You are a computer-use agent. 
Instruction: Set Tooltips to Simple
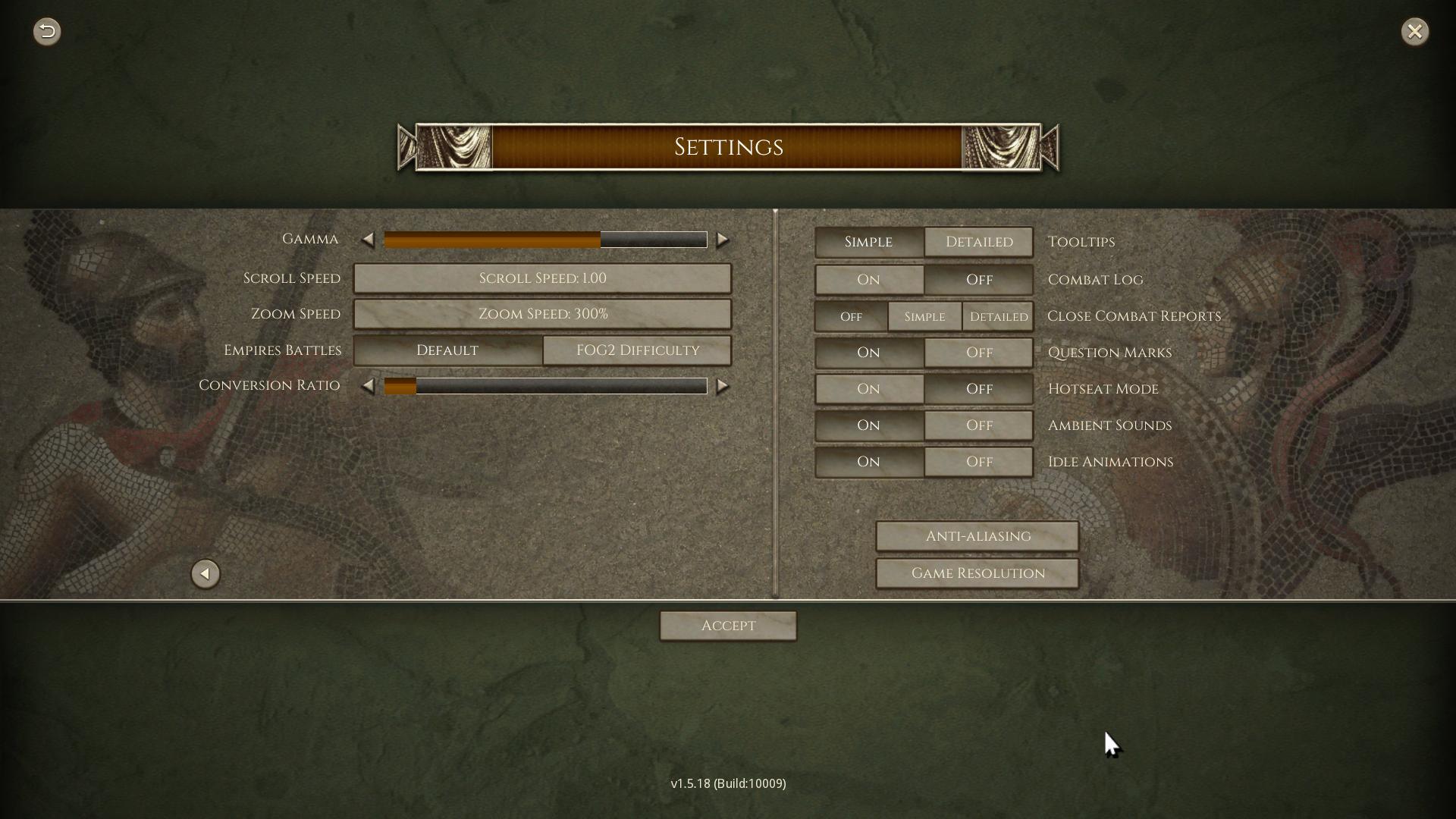coord(869,242)
